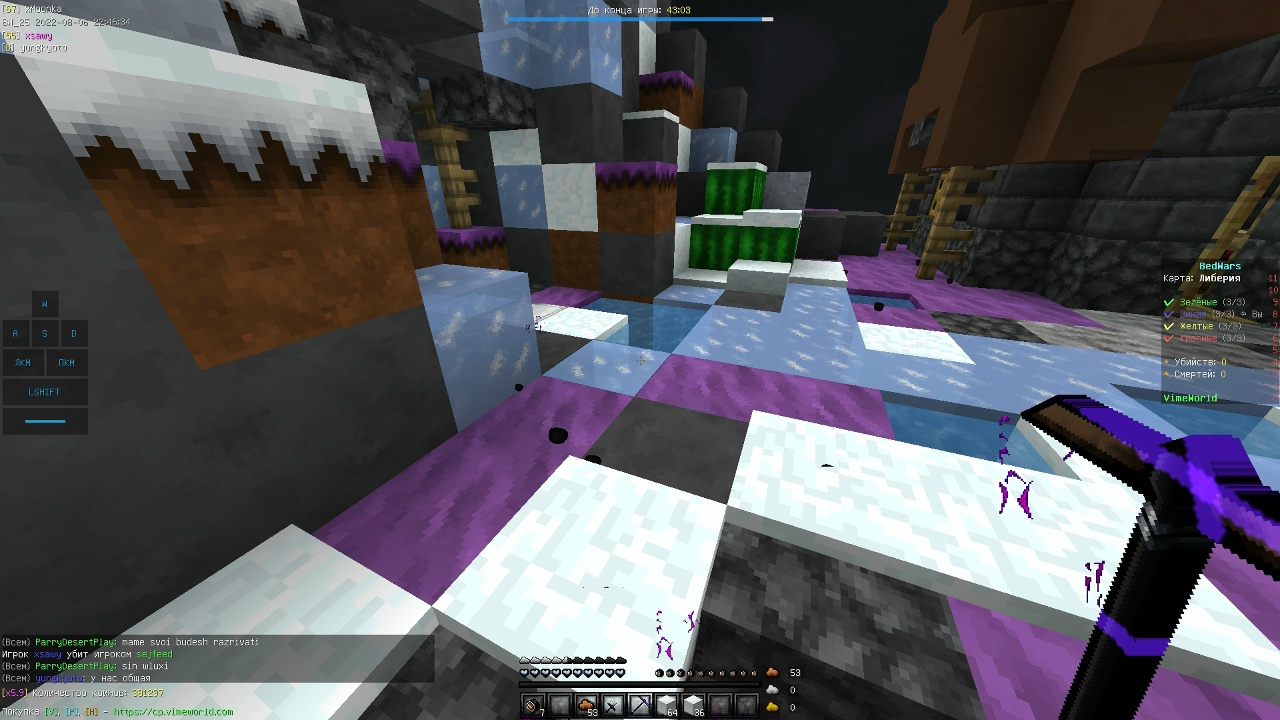1280x720 pixels.
Task: Click the orange brick resource counter icon
Action: pos(772,672)
